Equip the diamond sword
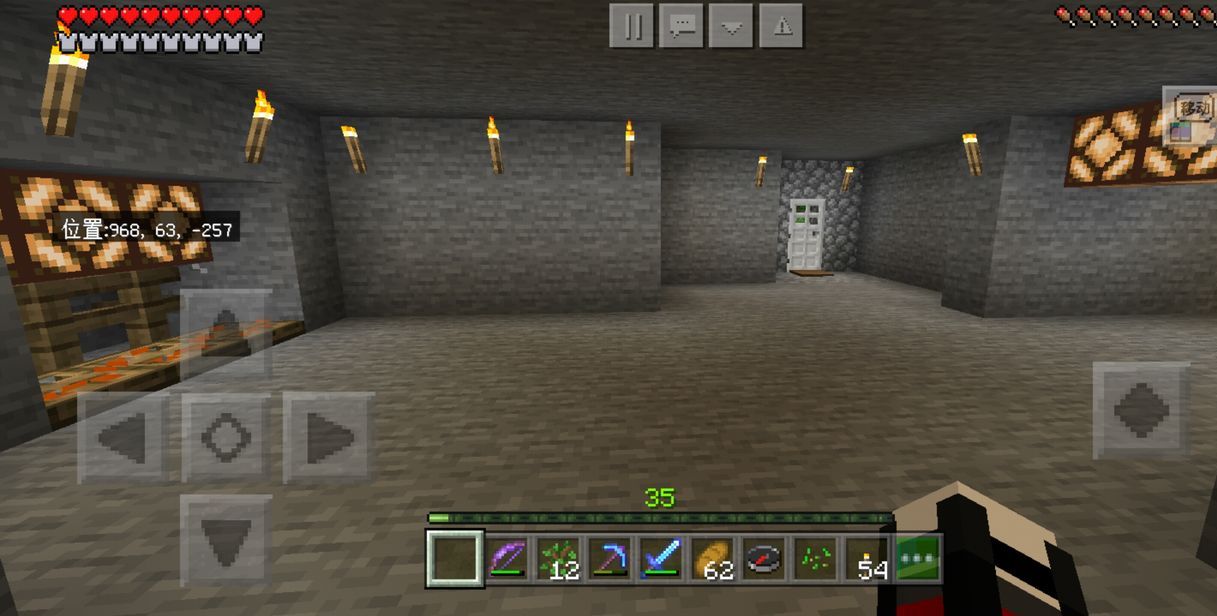The height and width of the screenshot is (616, 1217). [660, 558]
